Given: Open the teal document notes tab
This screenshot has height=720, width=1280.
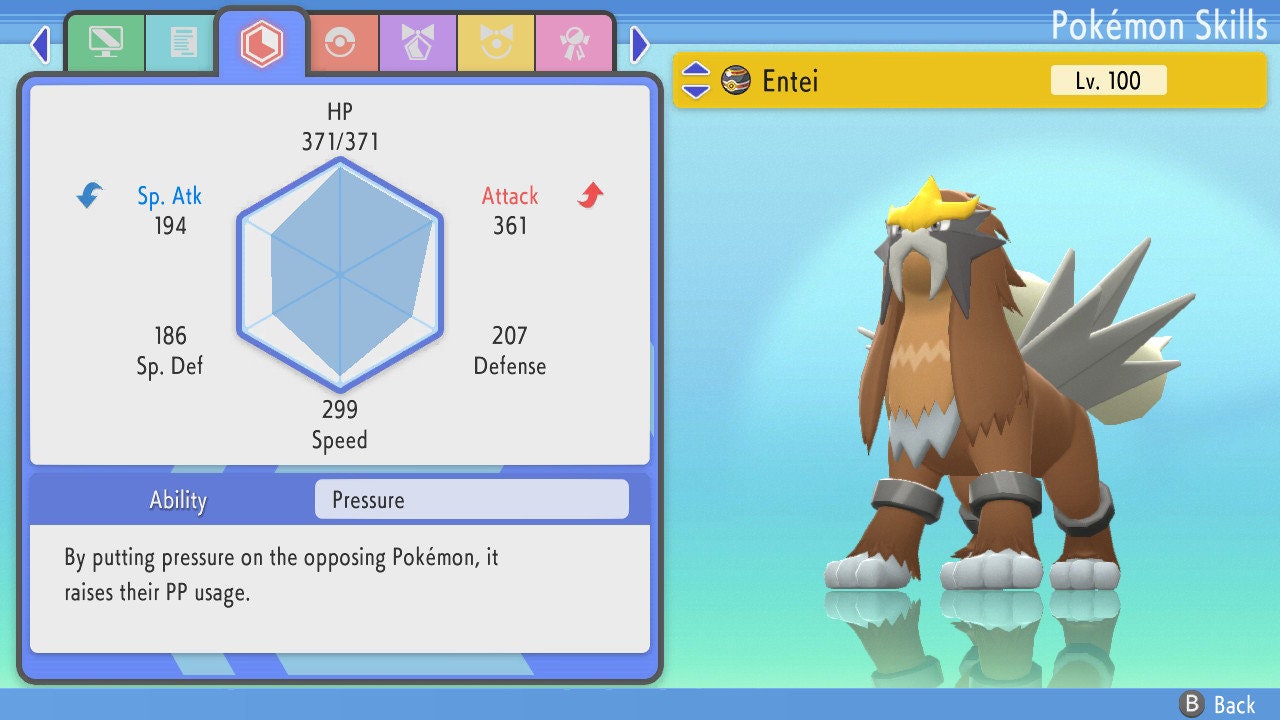Looking at the screenshot, I should click(183, 42).
